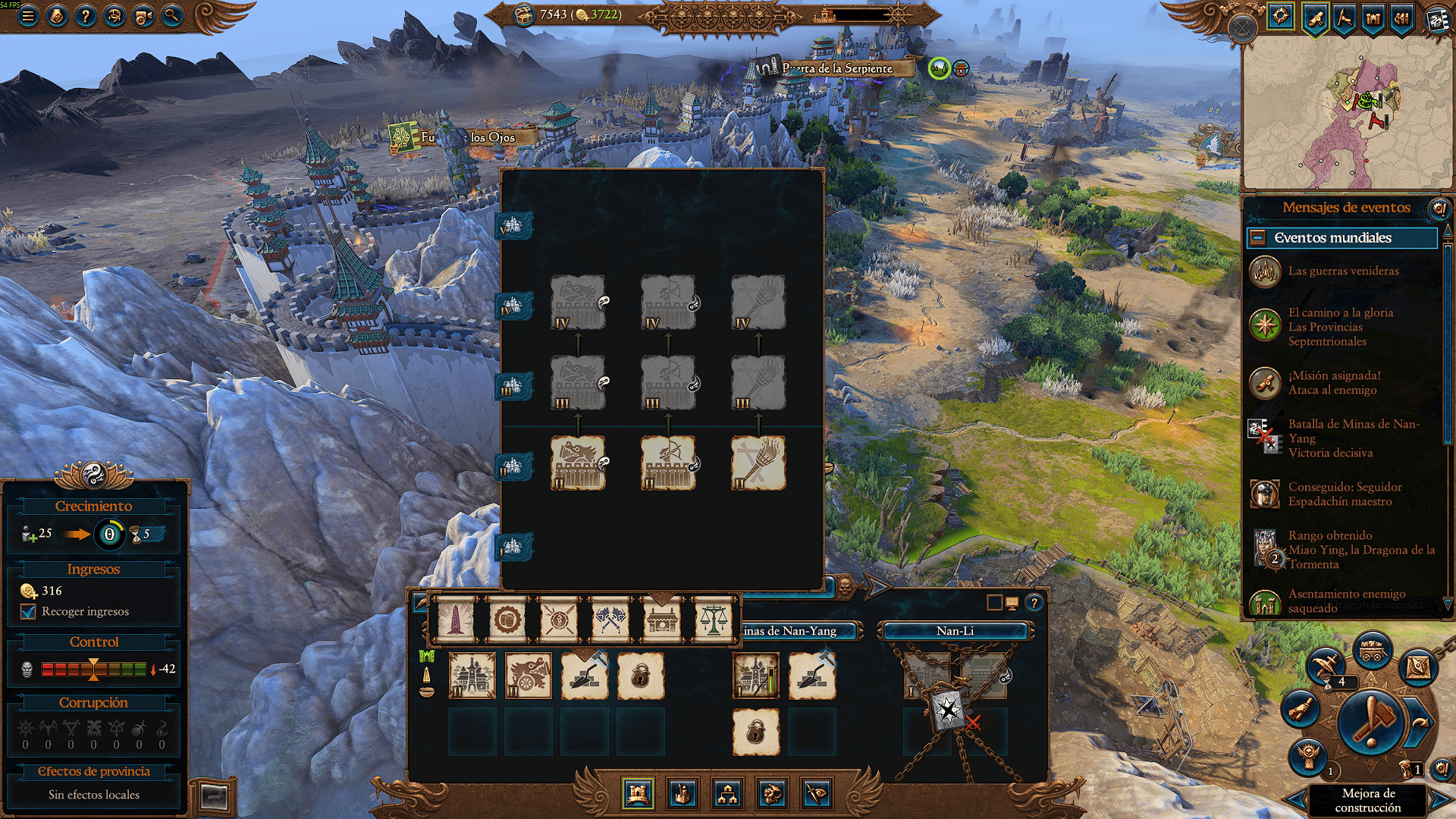Viewport: 1456px width, 819px height.
Task: Open the help question-mark button in the top bar
Action: [x=86, y=15]
